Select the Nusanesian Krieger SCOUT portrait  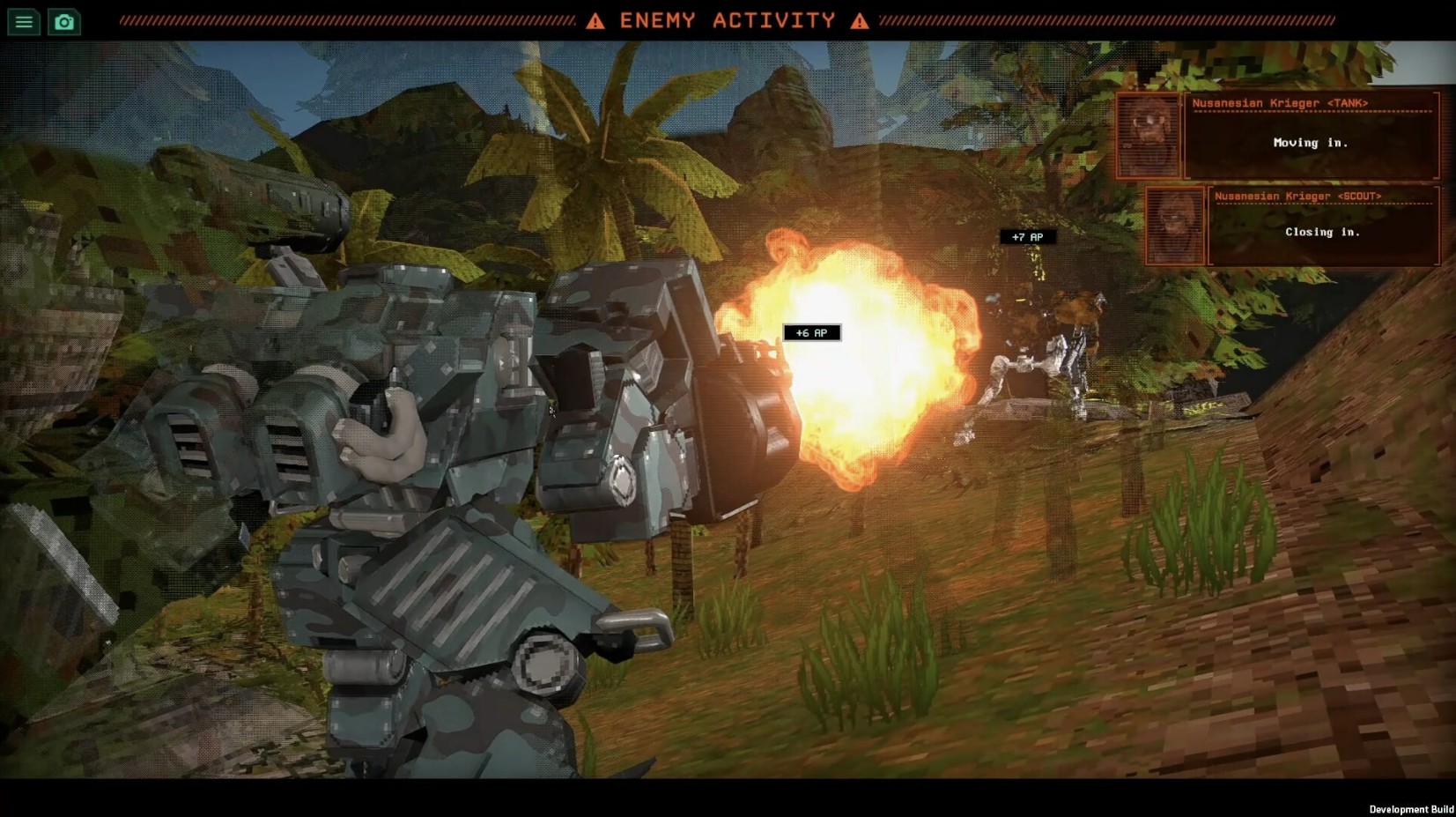tap(1175, 227)
